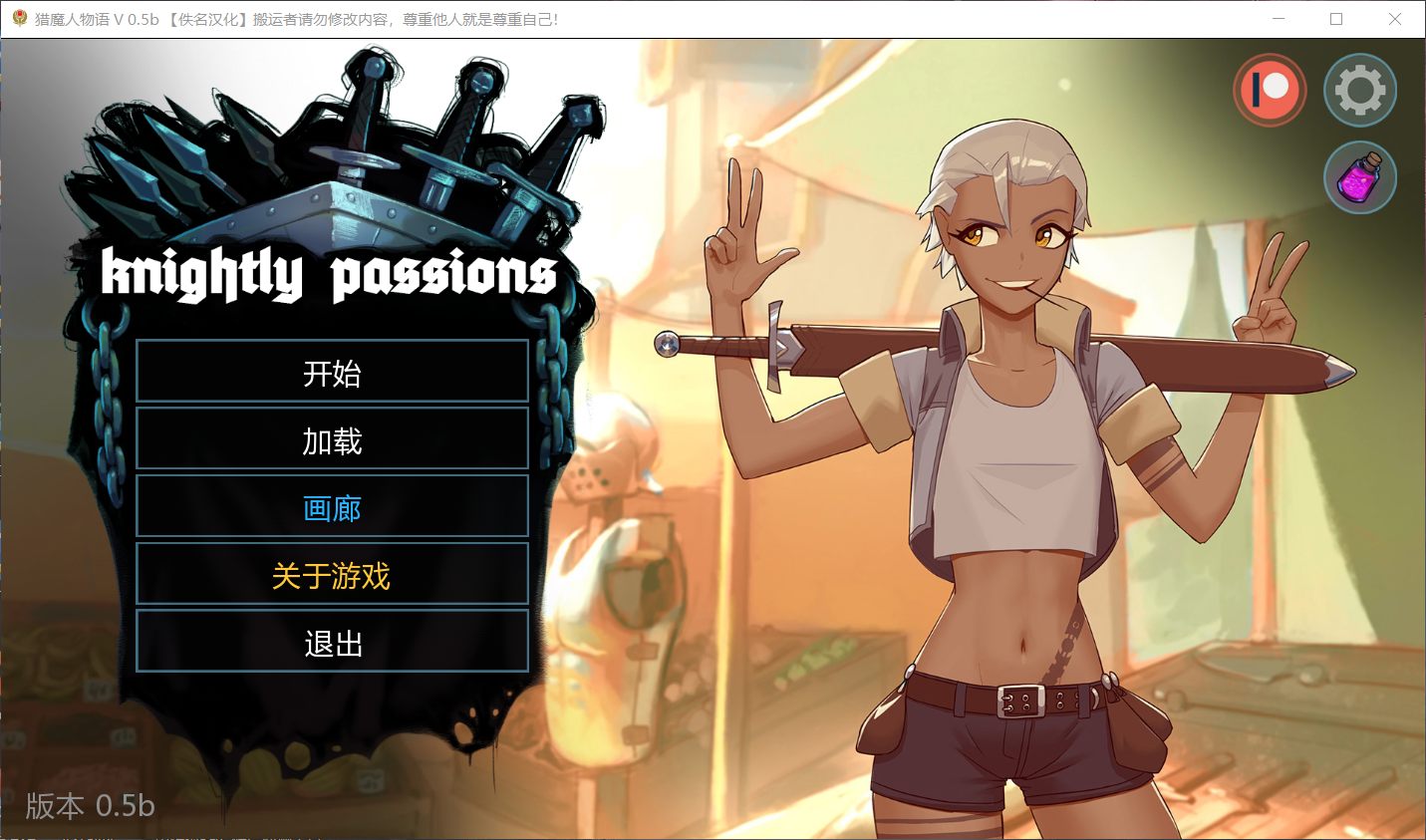The height and width of the screenshot is (840, 1426).
Task: Click the Patreon logo in the top-right corner
Action: pyautogui.click(x=1270, y=90)
